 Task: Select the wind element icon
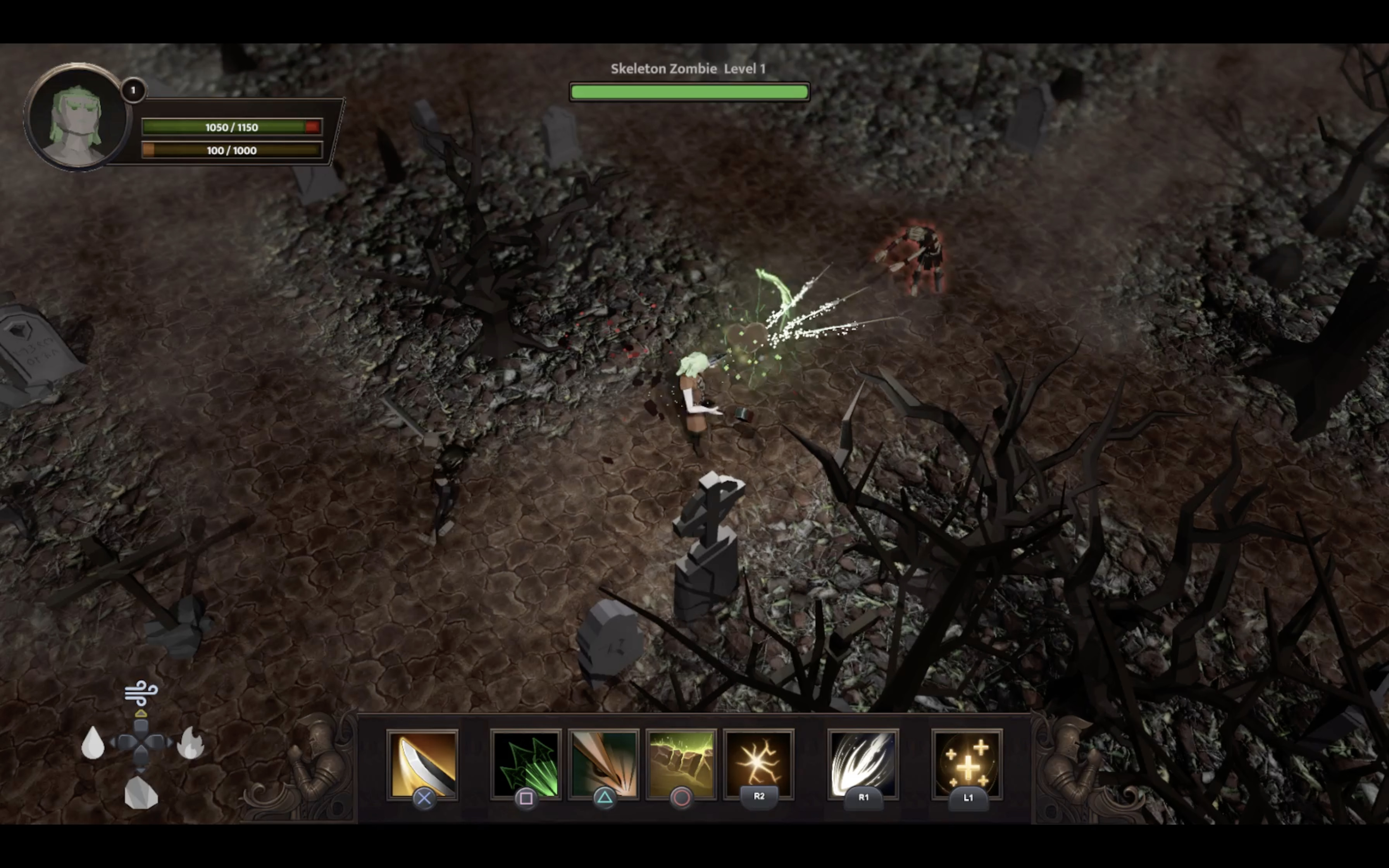(x=141, y=692)
